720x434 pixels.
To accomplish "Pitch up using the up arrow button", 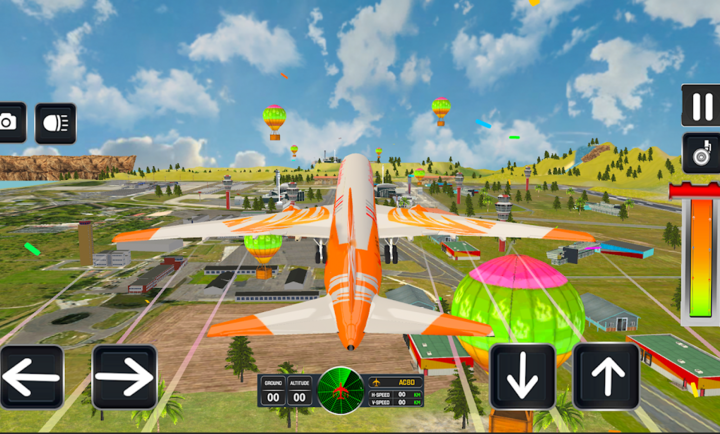I will pyautogui.click(x=606, y=377).
